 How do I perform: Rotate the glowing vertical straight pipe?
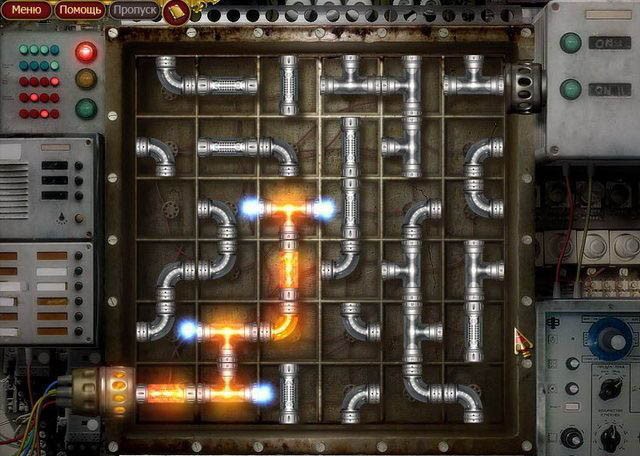pyautogui.click(x=288, y=270)
